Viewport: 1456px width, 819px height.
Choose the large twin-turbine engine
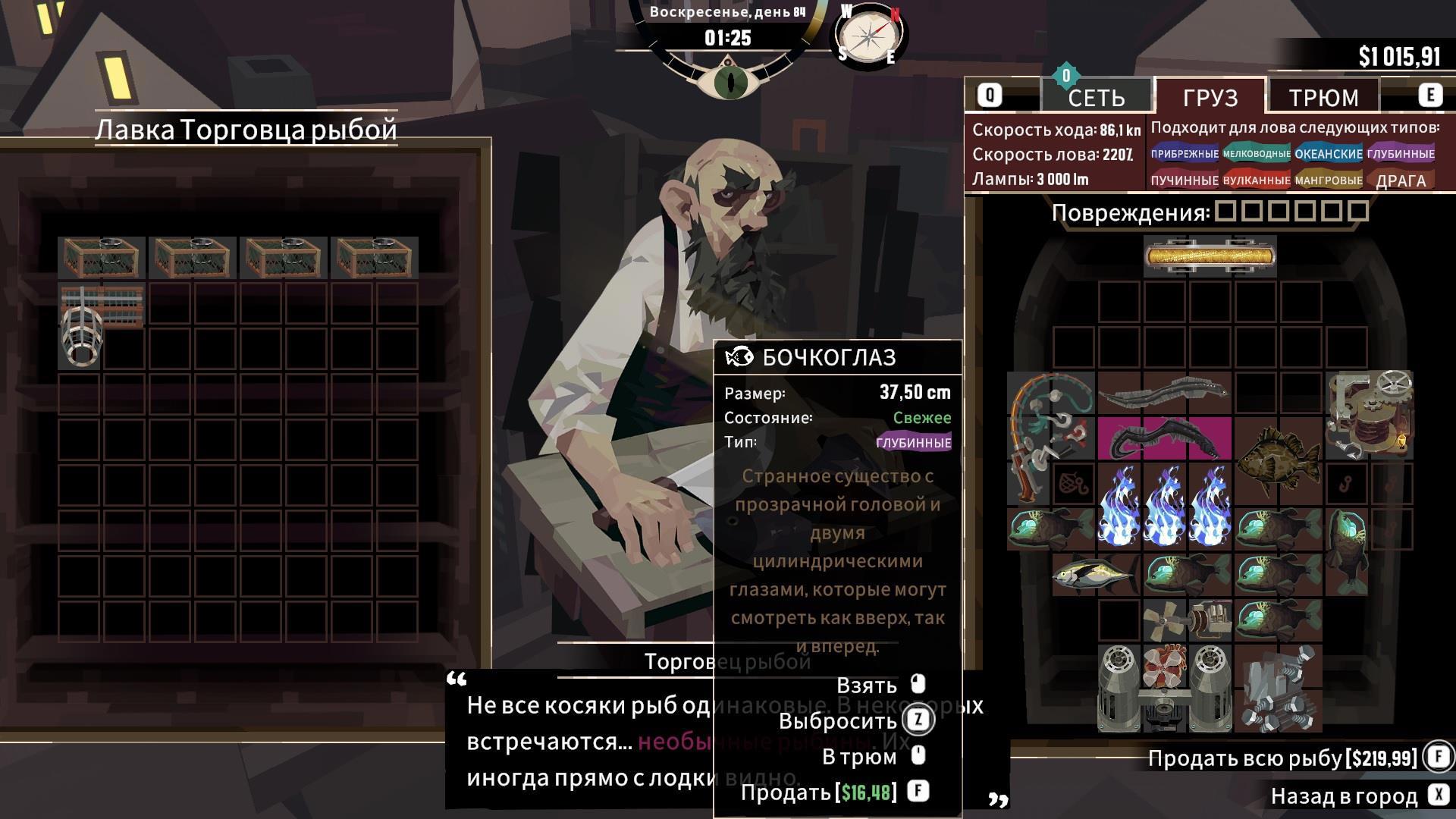point(1164,689)
